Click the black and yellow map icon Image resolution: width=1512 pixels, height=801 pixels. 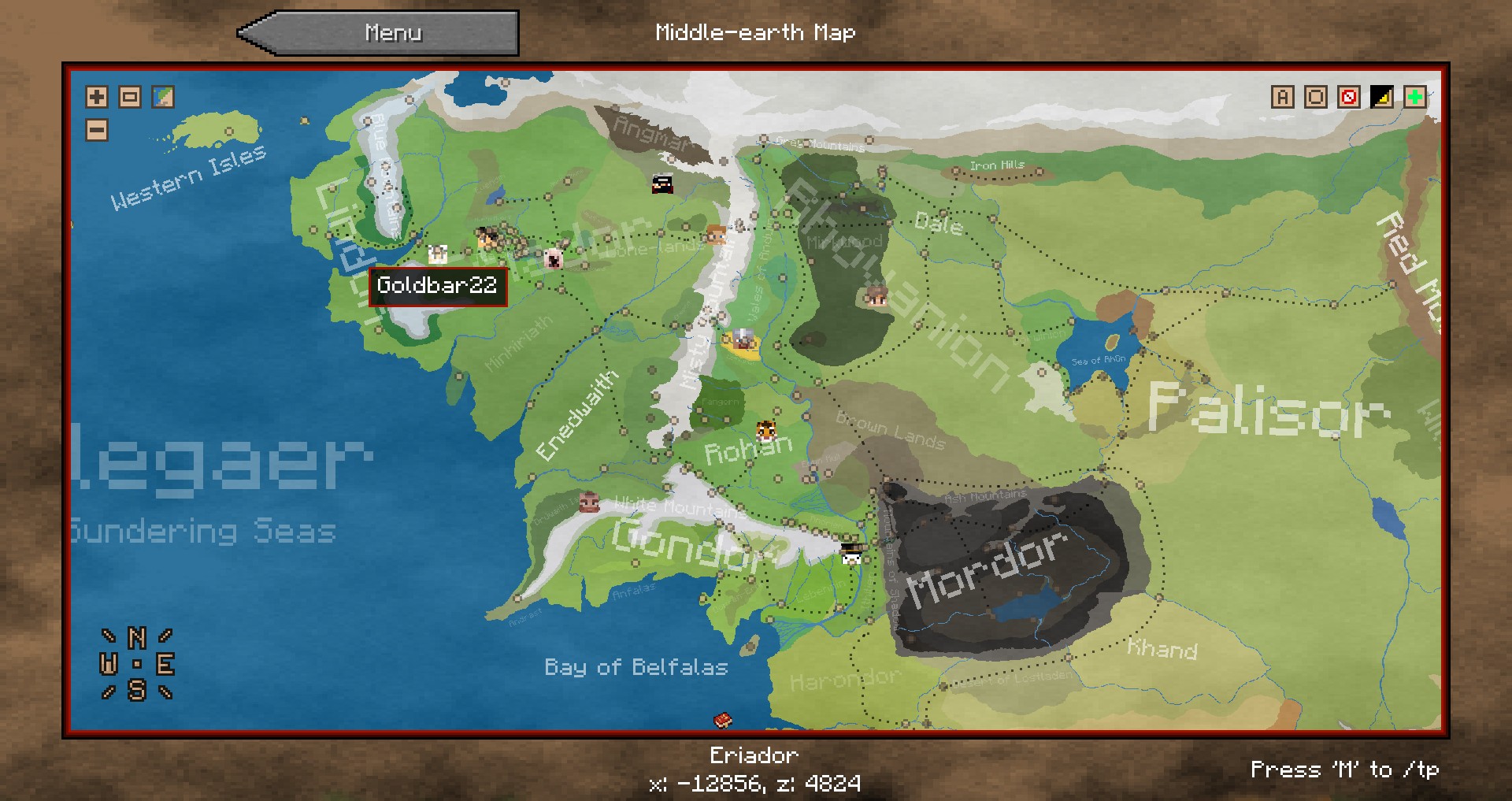[x=1381, y=97]
